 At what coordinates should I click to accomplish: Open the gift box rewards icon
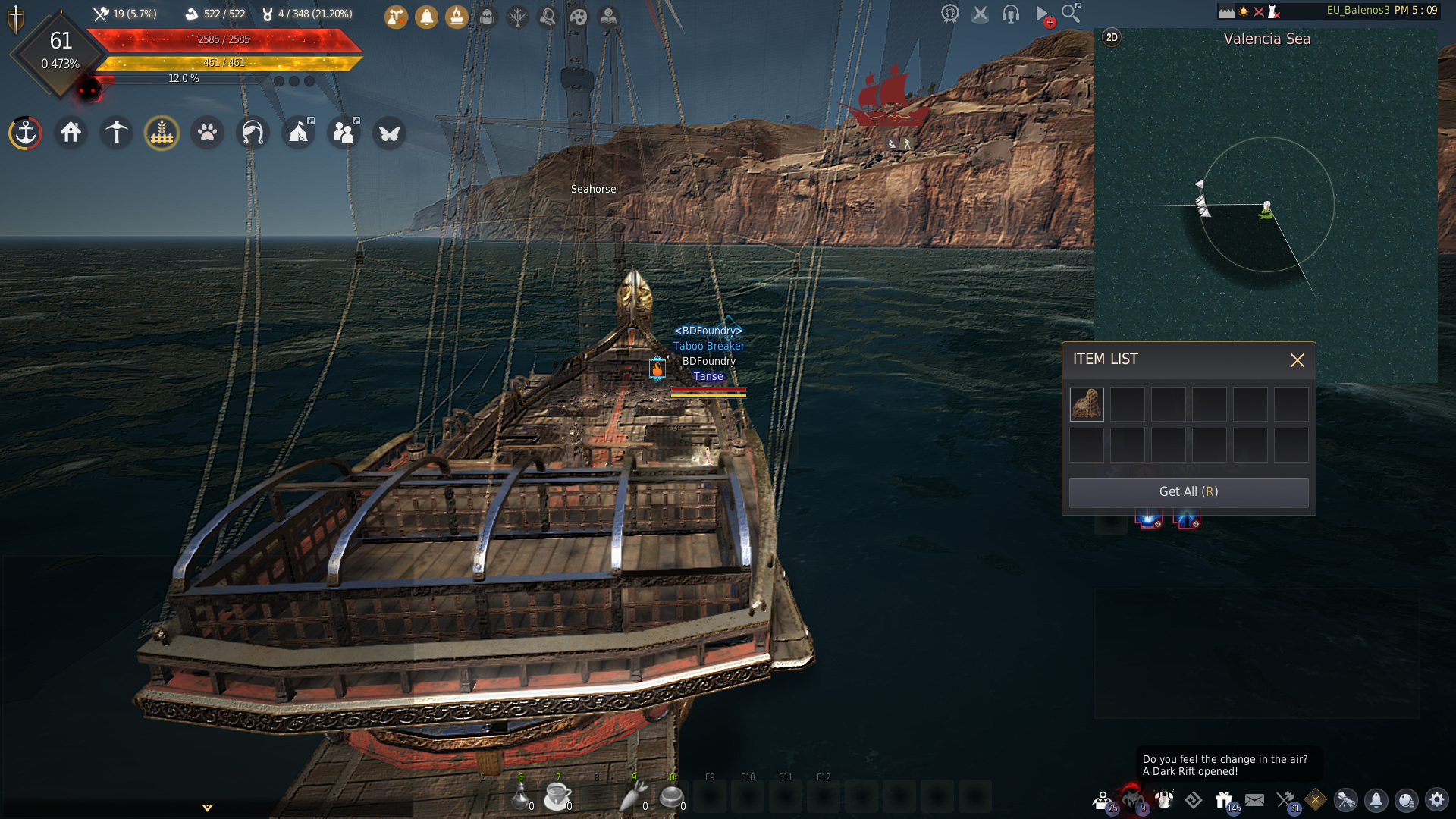(x=1224, y=800)
